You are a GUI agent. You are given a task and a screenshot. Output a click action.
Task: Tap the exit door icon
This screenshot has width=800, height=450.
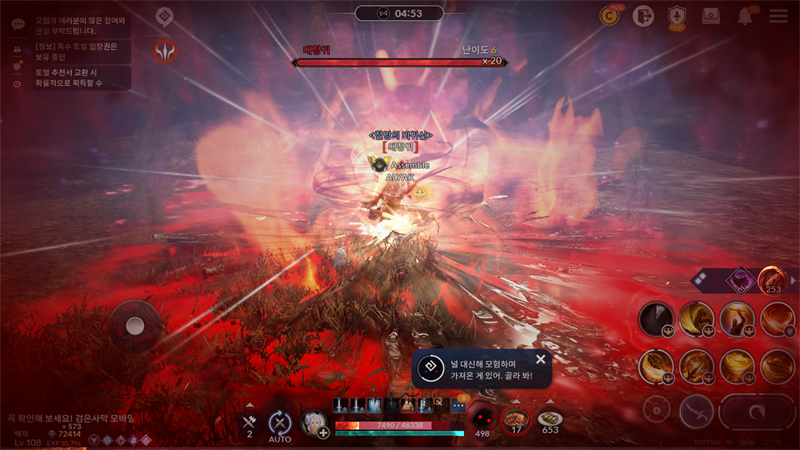pos(643,16)
